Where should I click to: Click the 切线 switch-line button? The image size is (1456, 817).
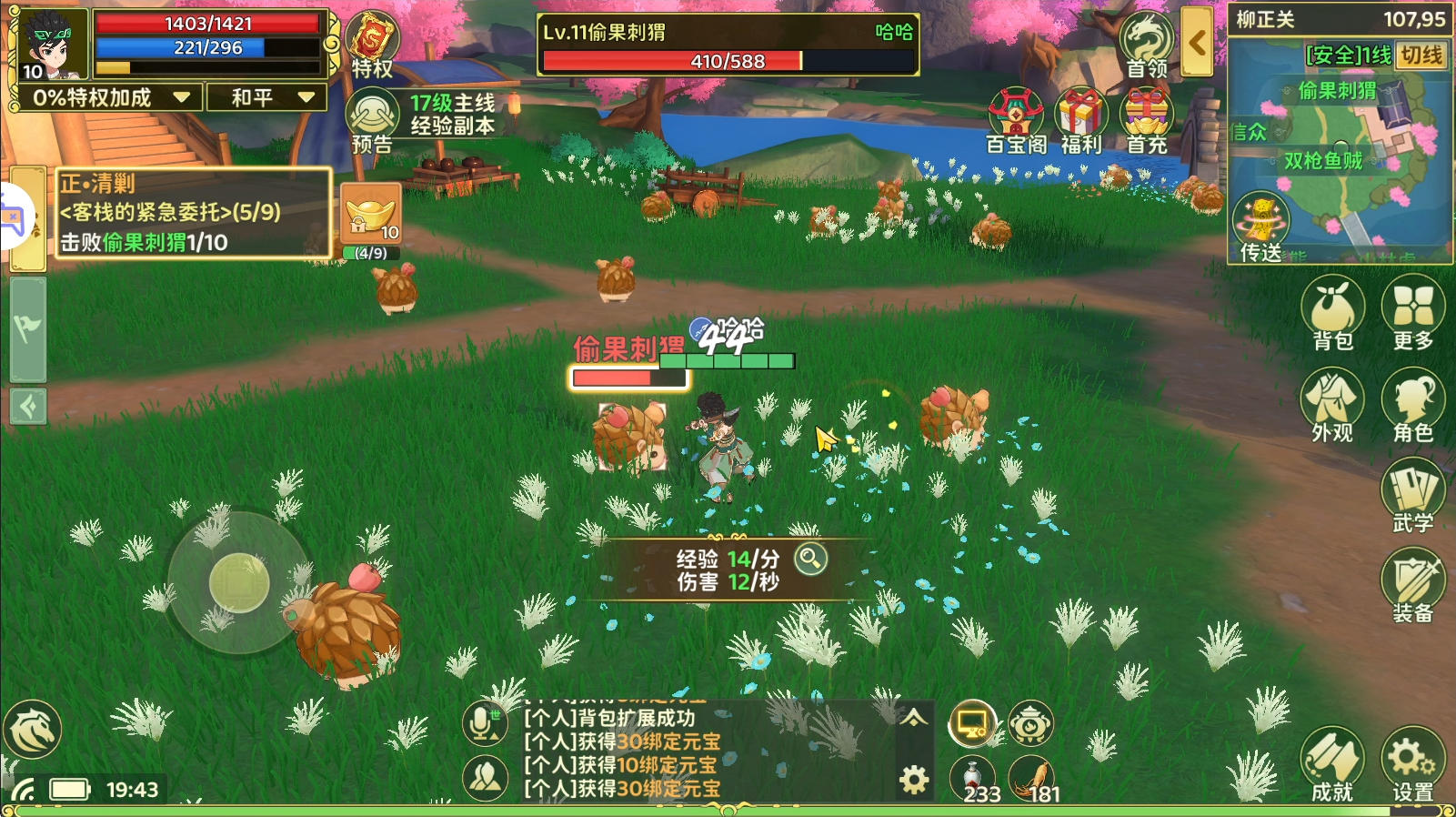coord(1421,55)
